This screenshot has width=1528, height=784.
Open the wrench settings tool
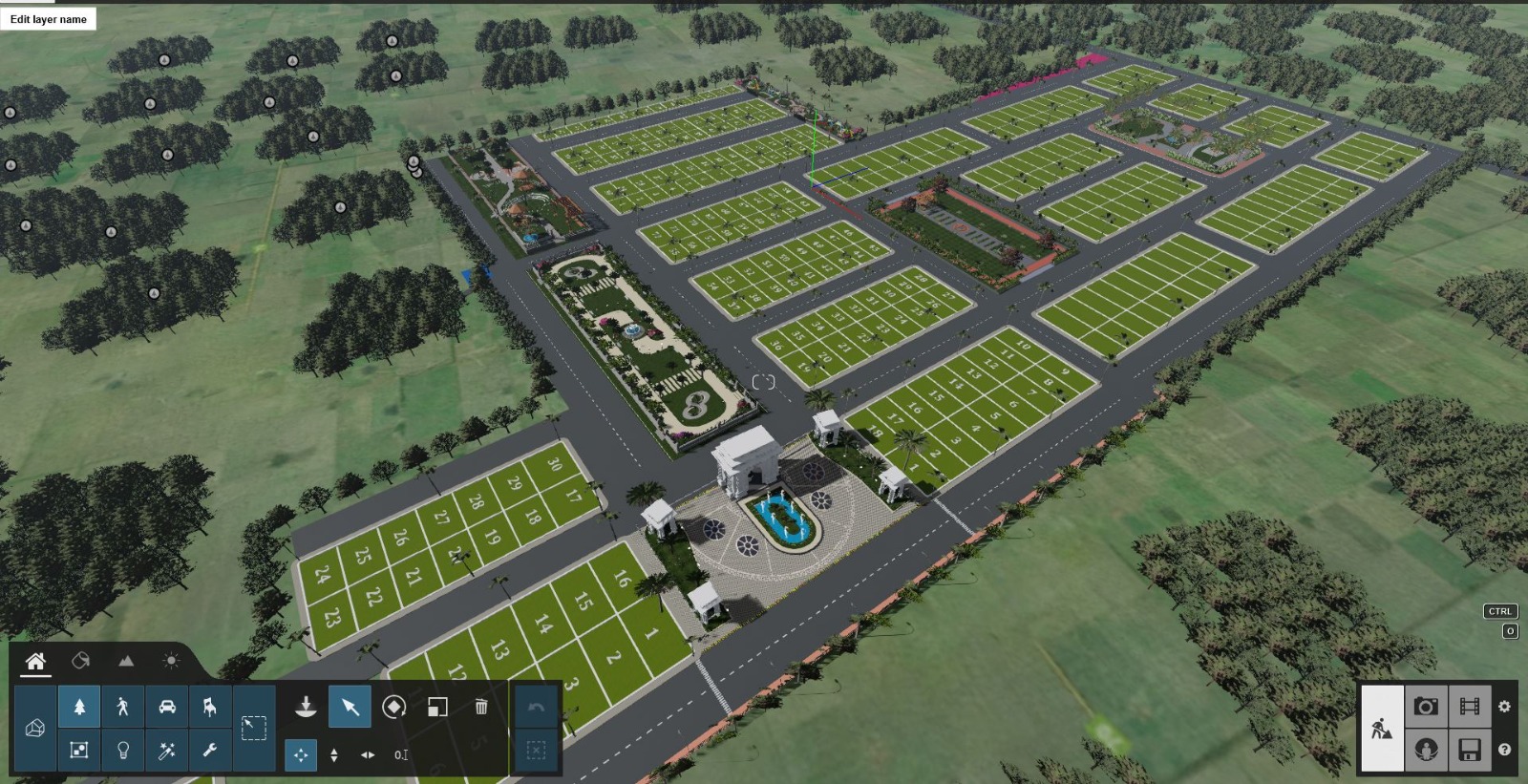click(x=210, y=752)
